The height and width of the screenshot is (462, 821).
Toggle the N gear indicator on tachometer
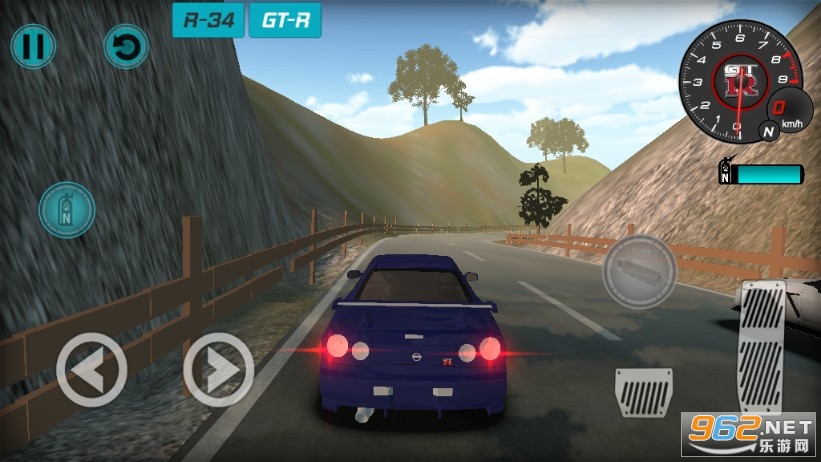pyautogui.click(x=768, y=130)
